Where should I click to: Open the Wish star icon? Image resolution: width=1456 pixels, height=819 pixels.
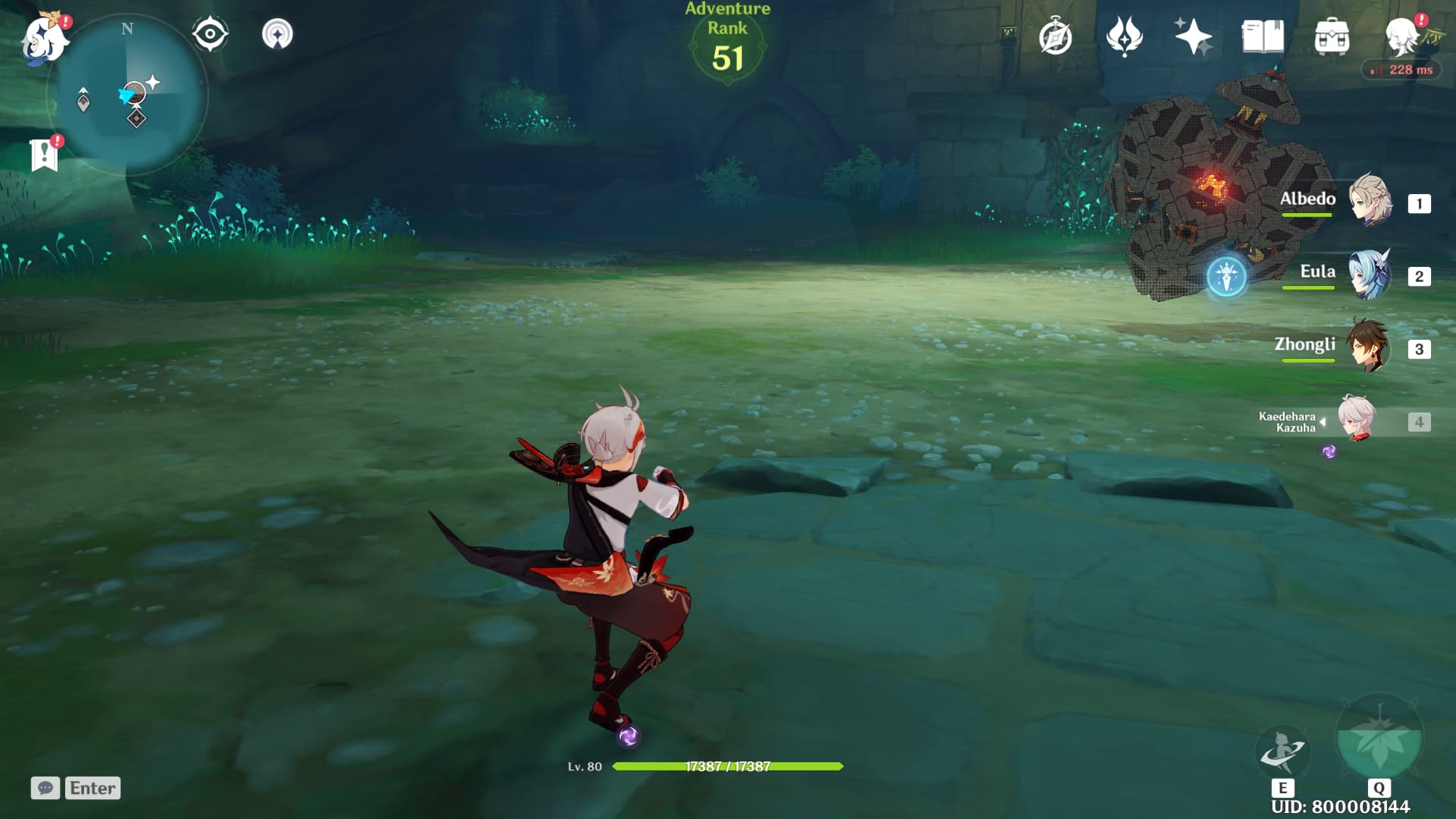pos(1193,36)
